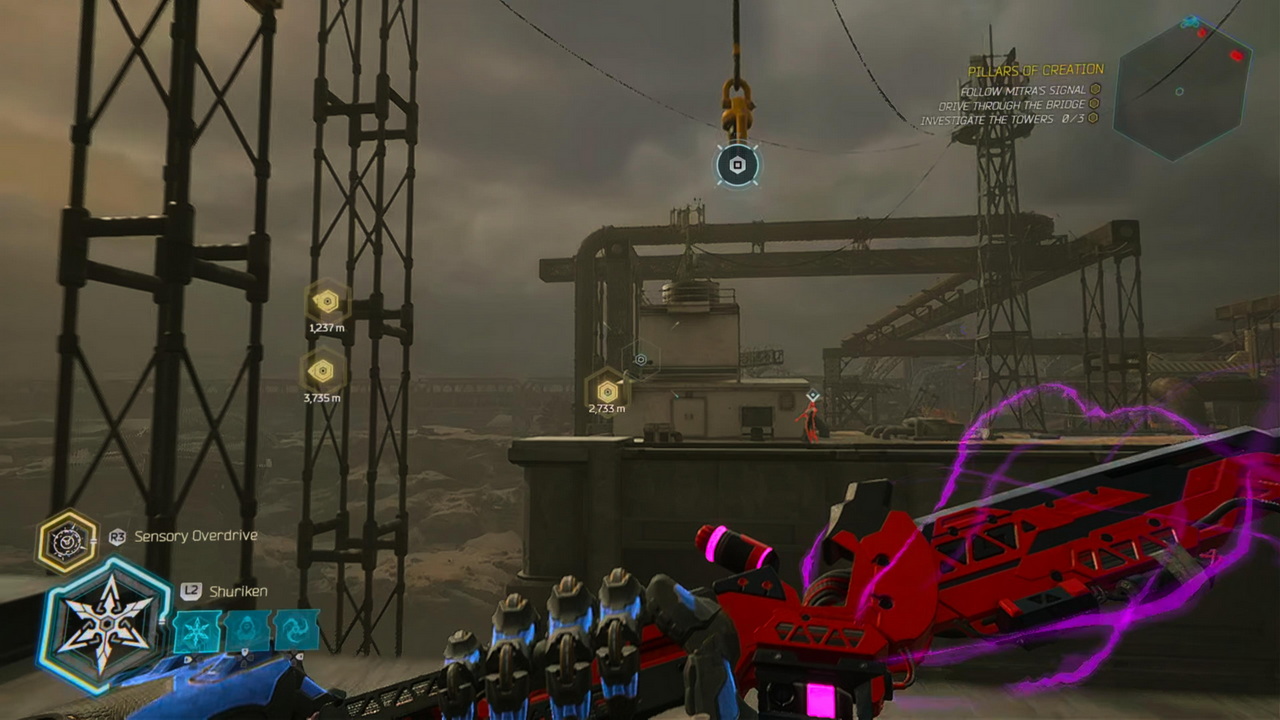Screen dimensions: 1280x720
Task: Select the large Shuriken ability hexagon
Action: pos(103,626)
